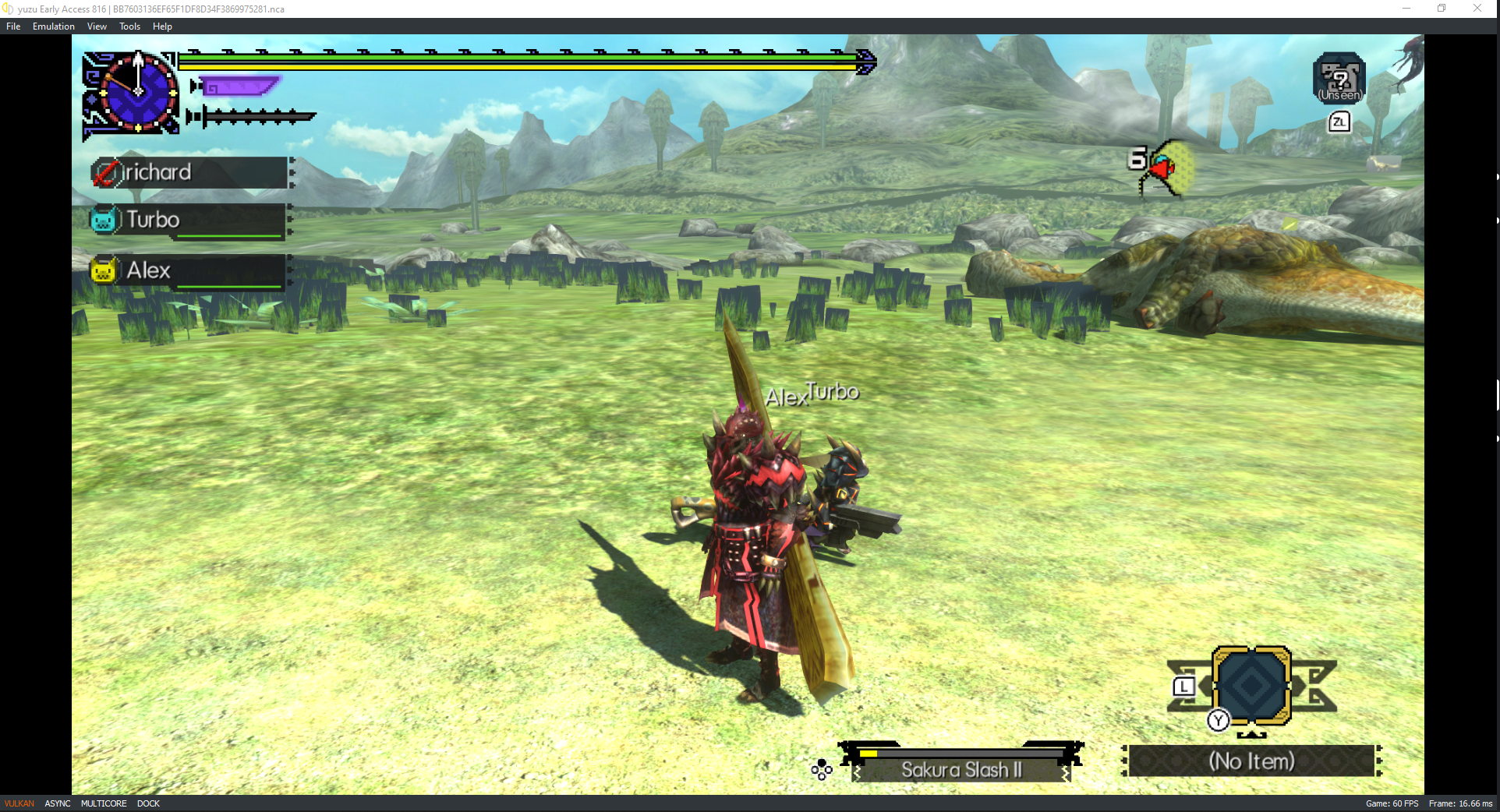Minimize the yuzu window
Image resolution: width=1500 pixels, height=812 pixels.
[x=1406, y=9]
